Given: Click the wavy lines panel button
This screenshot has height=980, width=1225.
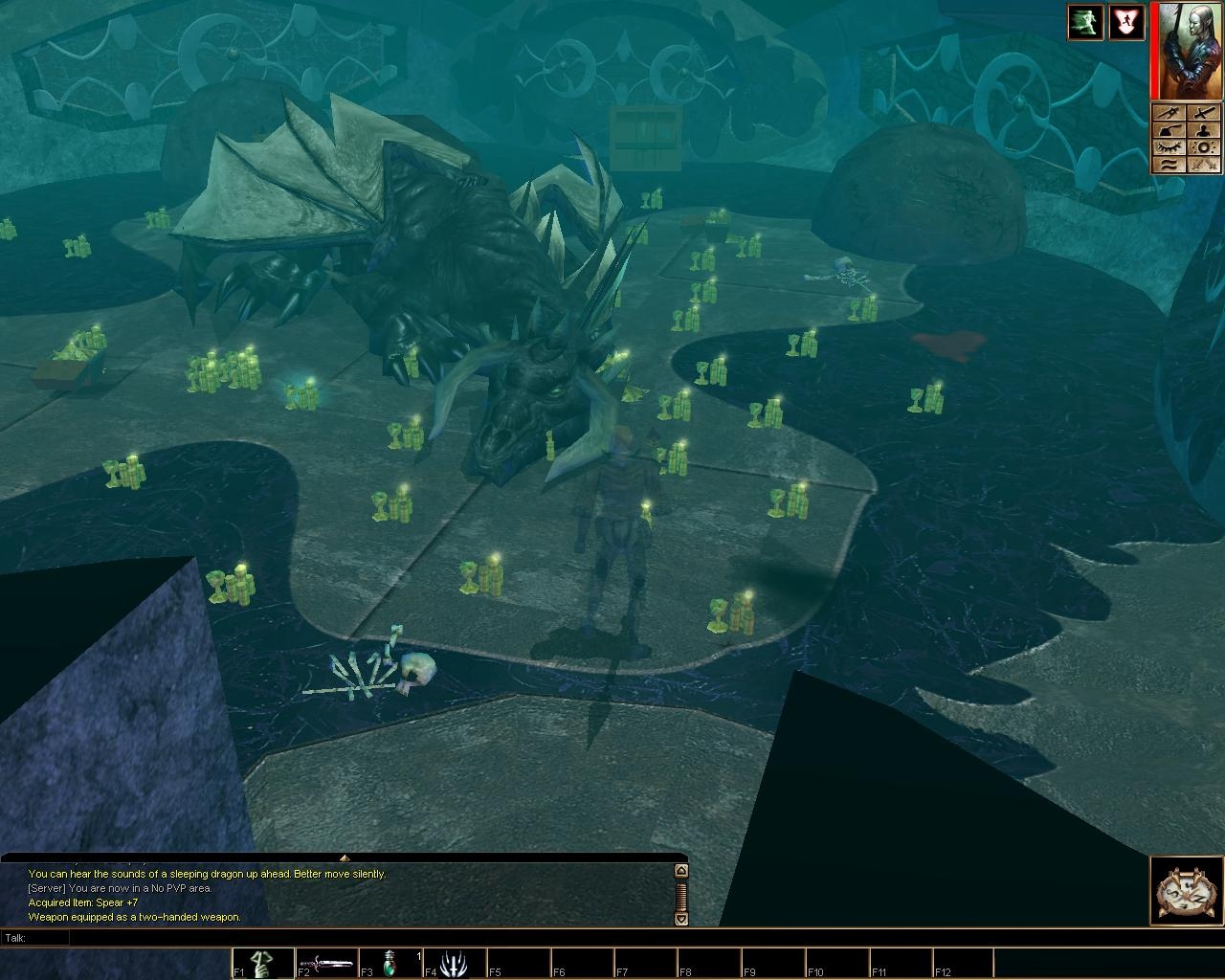Looking at the screenshot, I should (x=1169, y=165).
